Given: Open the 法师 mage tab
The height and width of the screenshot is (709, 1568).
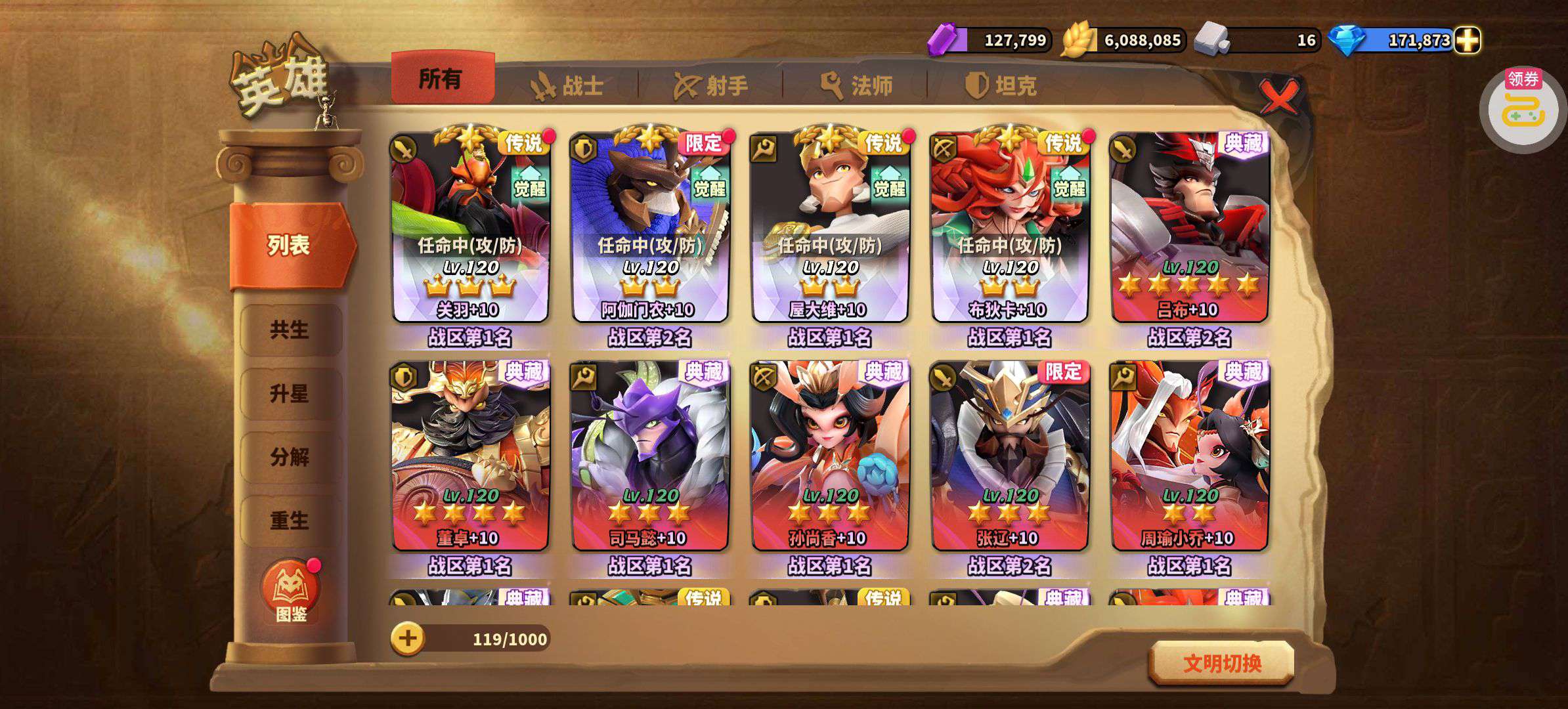Looking at the screenshot, I should (x=856, y=85).
